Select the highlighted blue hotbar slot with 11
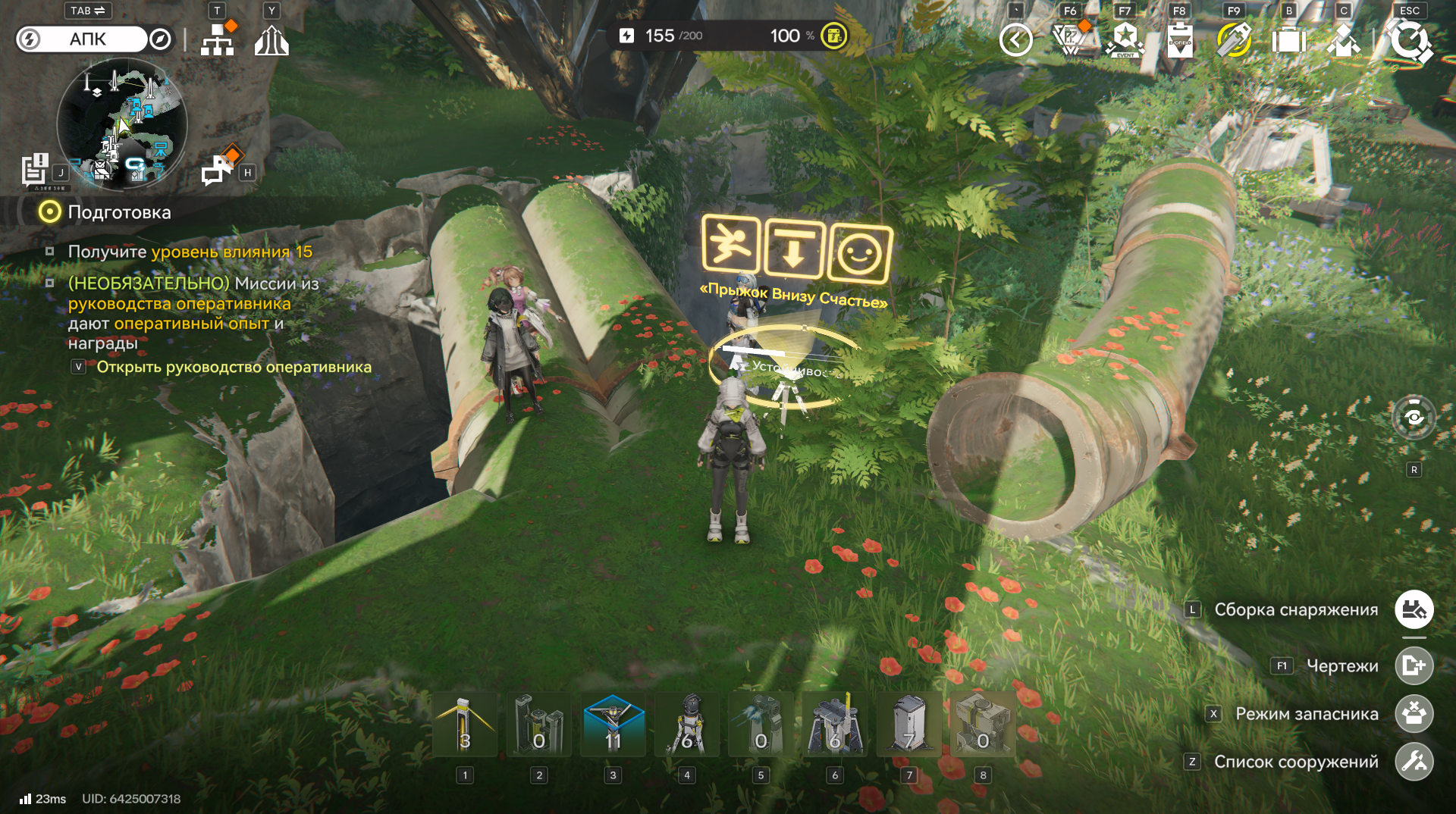This screenshot has width=1456, height=814. [613, 725]
